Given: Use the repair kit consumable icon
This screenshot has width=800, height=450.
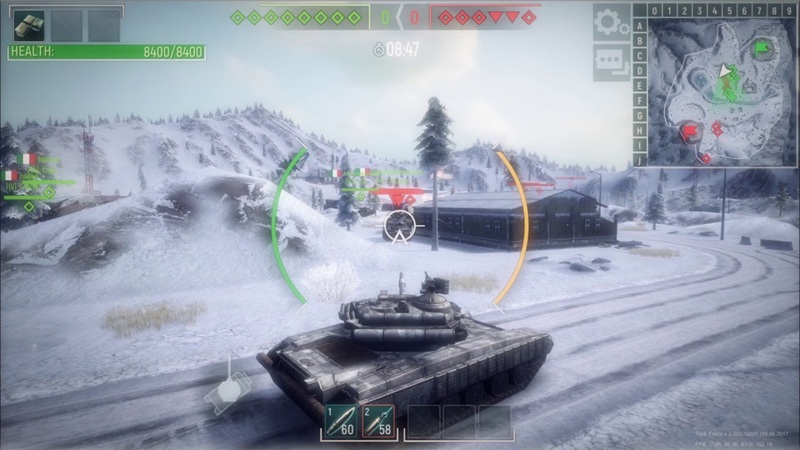Looking at the screenshot, I should 28,24.
